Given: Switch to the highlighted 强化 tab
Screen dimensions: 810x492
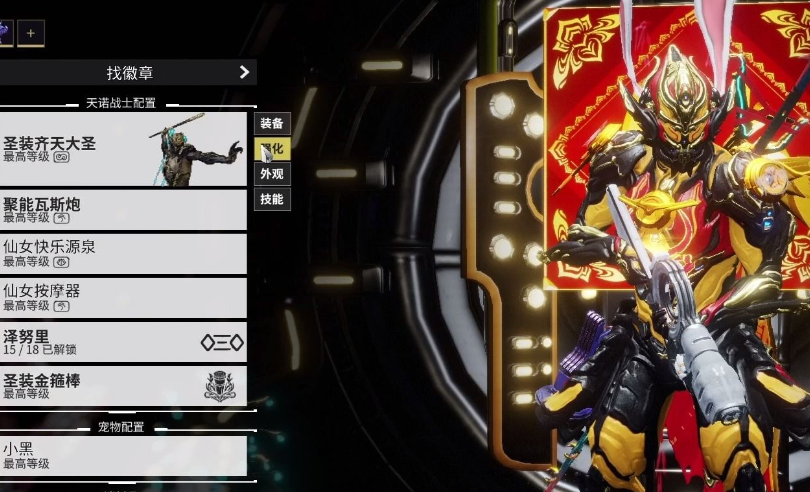Looking at the screenshot, I should tap(272, 149).
